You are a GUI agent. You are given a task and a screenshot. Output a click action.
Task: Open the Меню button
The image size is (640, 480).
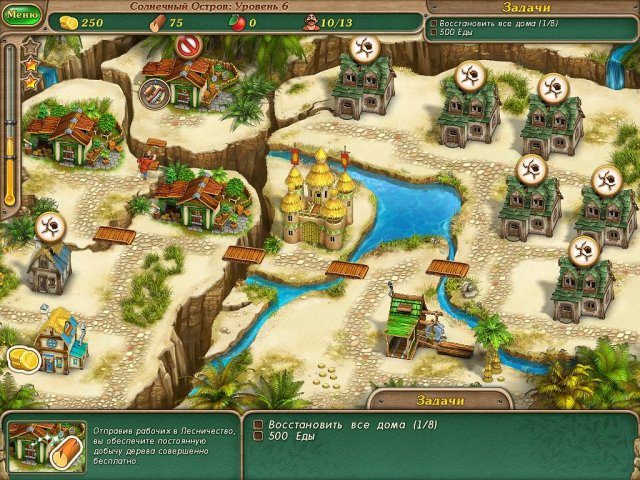22,16
